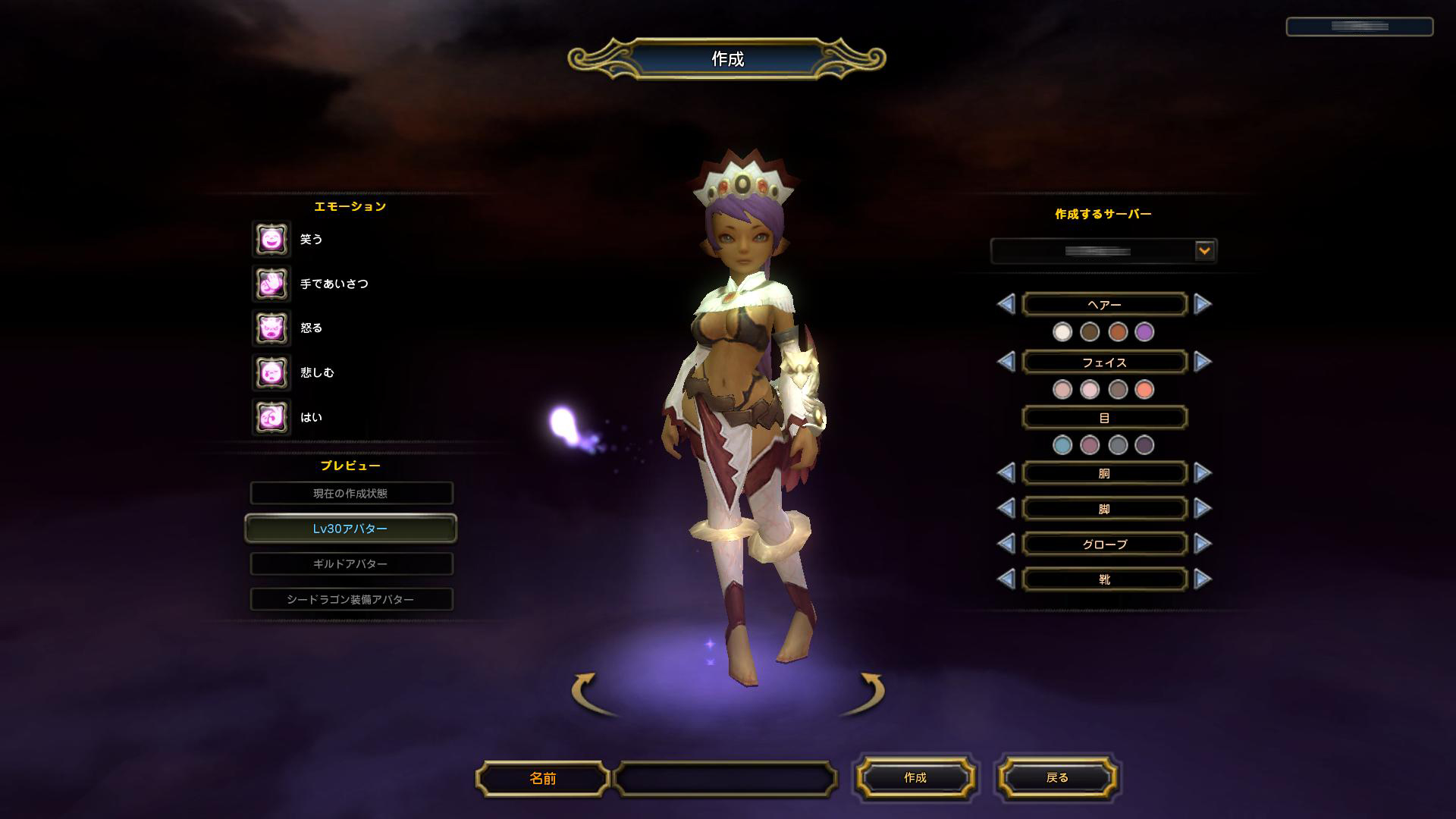Preview the ギルドアバター outfit
The width and height of the screenshot is (1456, 819).
[x=351, y=564]
